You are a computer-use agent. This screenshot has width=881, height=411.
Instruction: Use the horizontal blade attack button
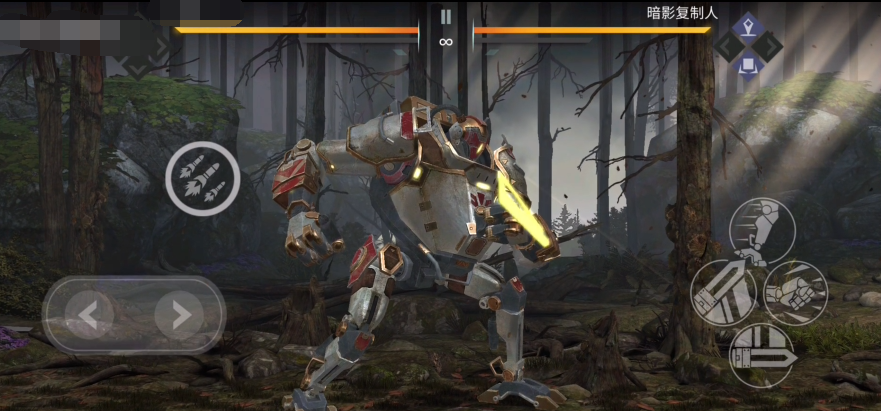point(761,355)
